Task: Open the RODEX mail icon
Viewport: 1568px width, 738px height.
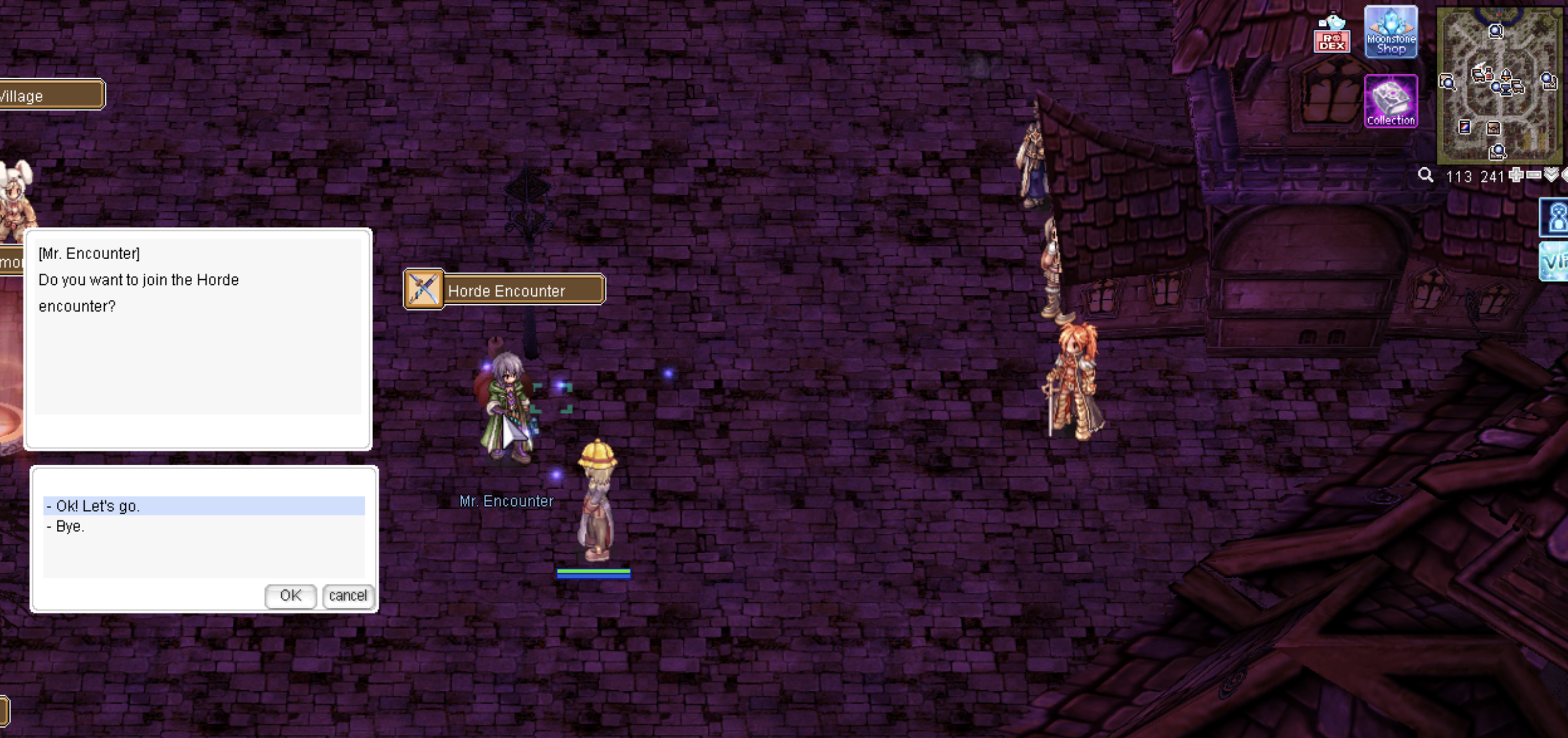Action: (x=1331, y=34)
